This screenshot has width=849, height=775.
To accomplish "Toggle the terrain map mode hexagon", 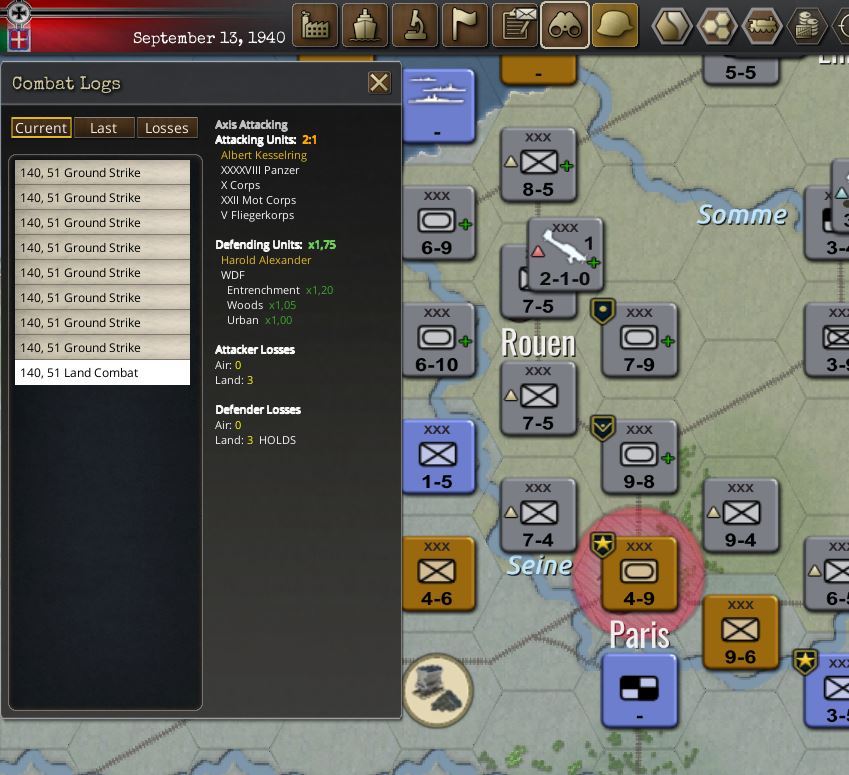I will click(673, 26).
